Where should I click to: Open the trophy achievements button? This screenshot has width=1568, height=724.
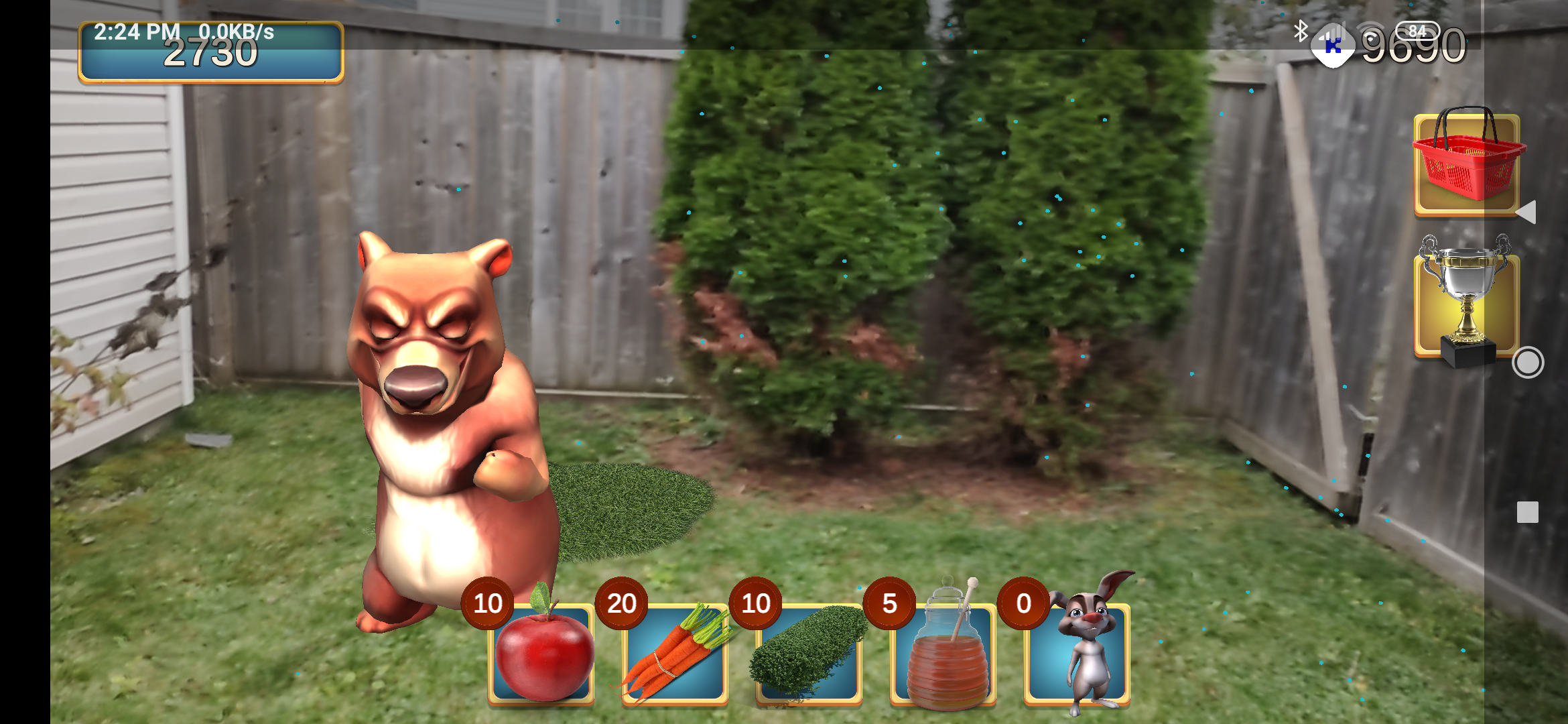[x=1467, y=303]
